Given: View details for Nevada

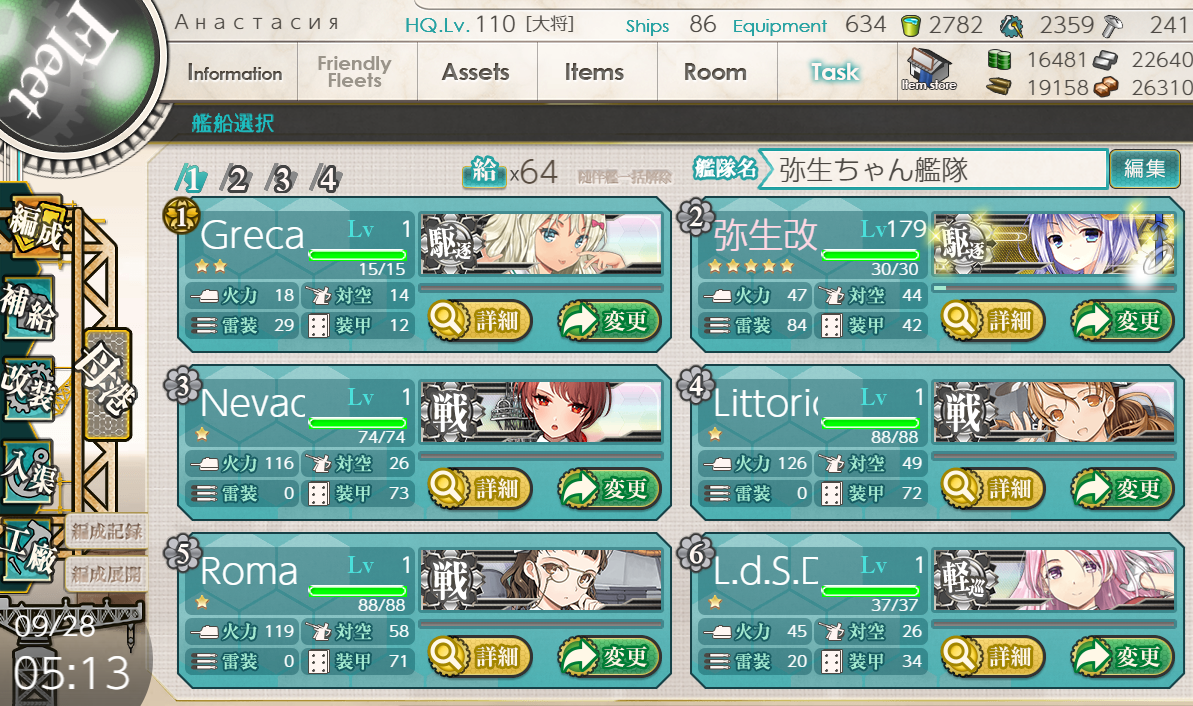Looking at the screenshot, I should click(481, 489).
